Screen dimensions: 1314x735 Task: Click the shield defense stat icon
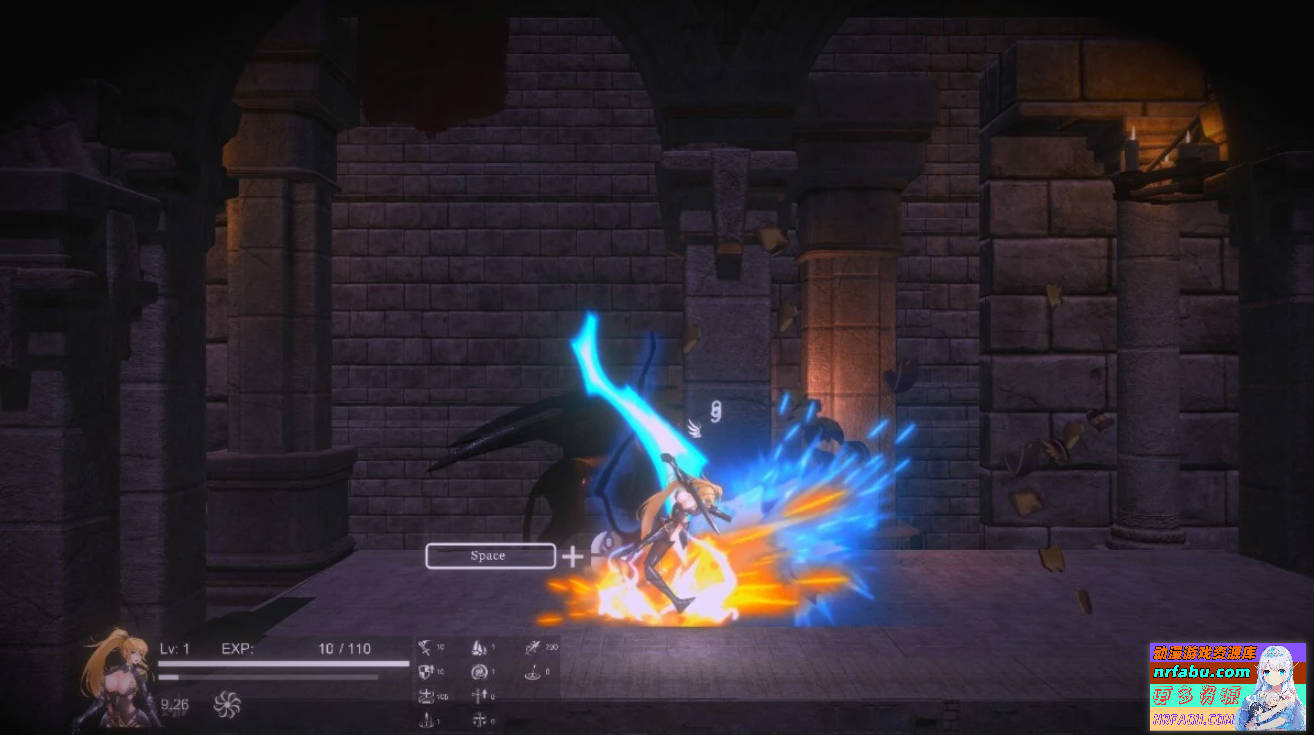pyautogui.click(x=426, y=672)
